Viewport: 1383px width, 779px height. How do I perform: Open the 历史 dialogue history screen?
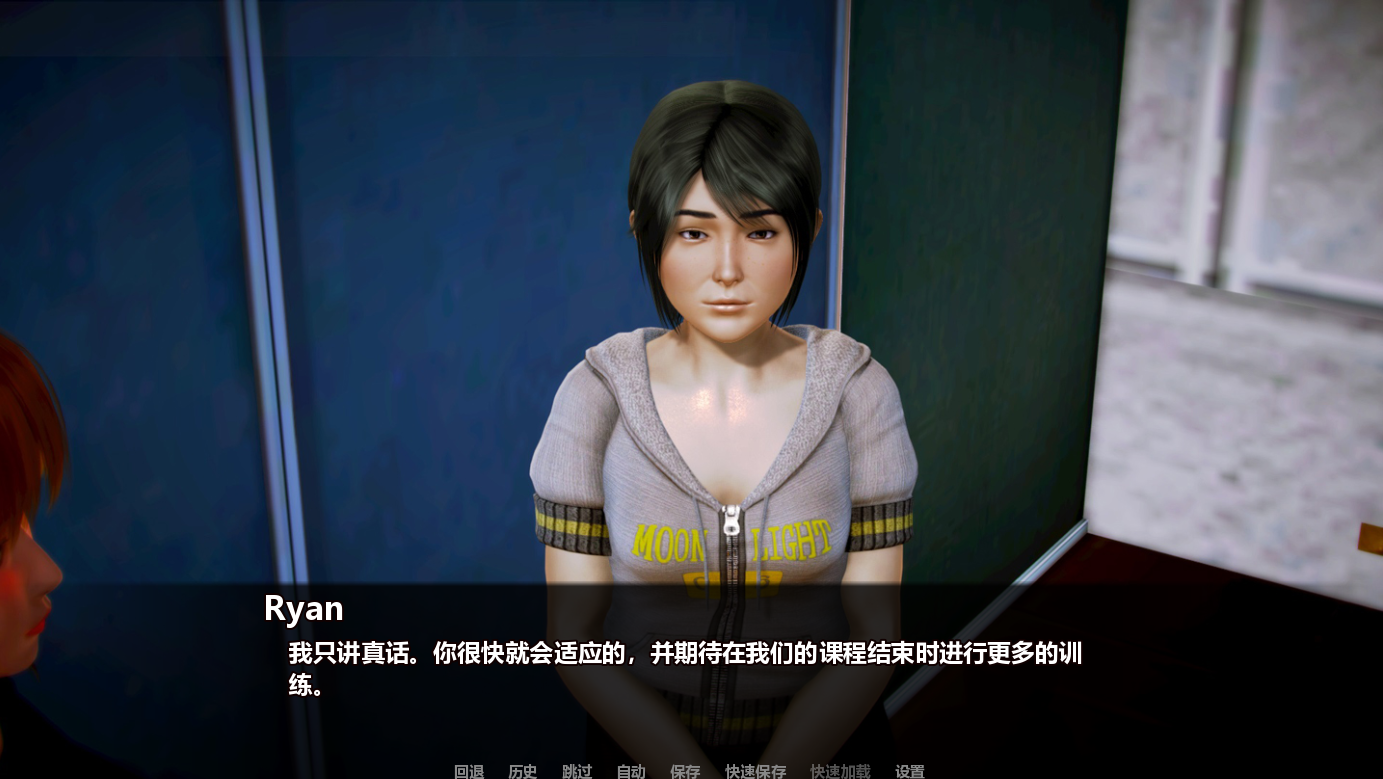pyautogui.click(x=521, y=771)
